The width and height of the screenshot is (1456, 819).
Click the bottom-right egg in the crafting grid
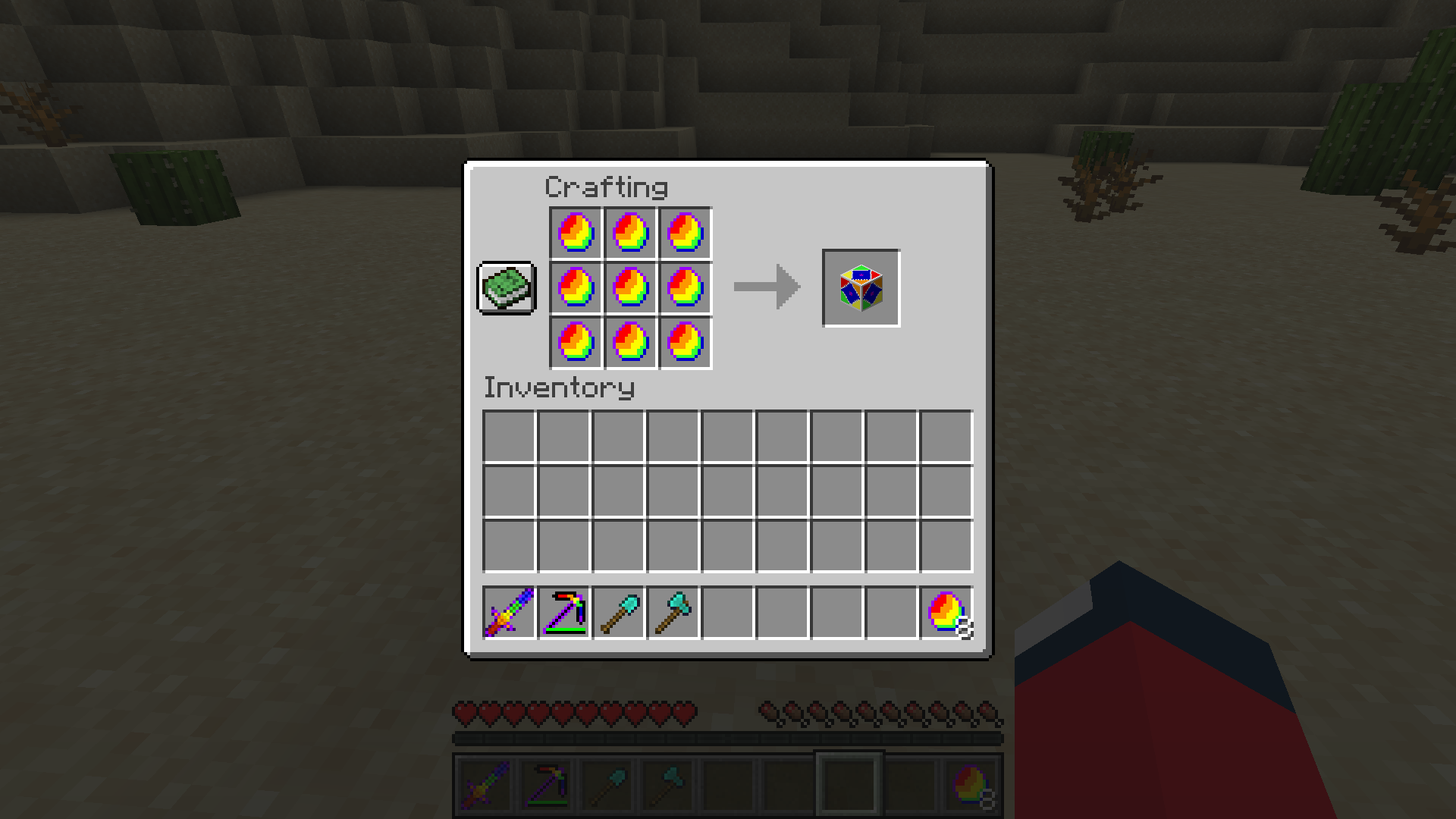point(685,344)
